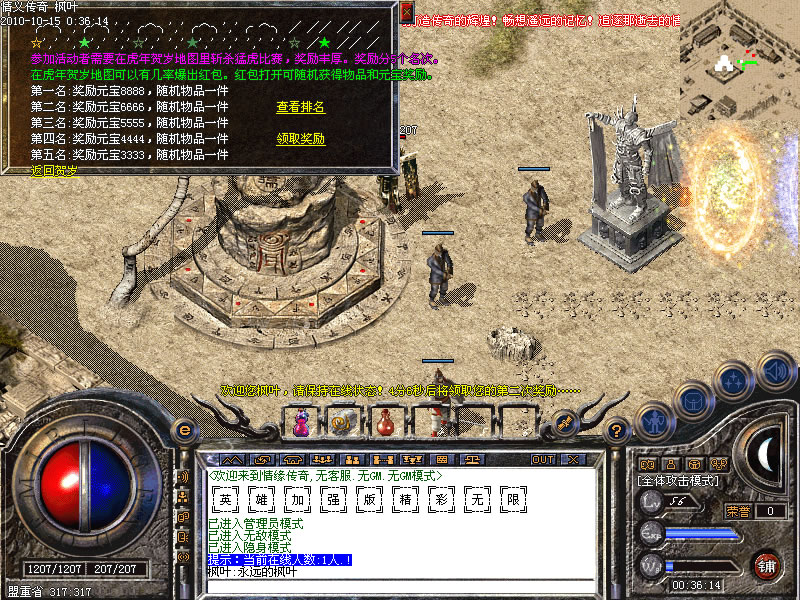Click the OUT button above the chat

click(543, 460)
